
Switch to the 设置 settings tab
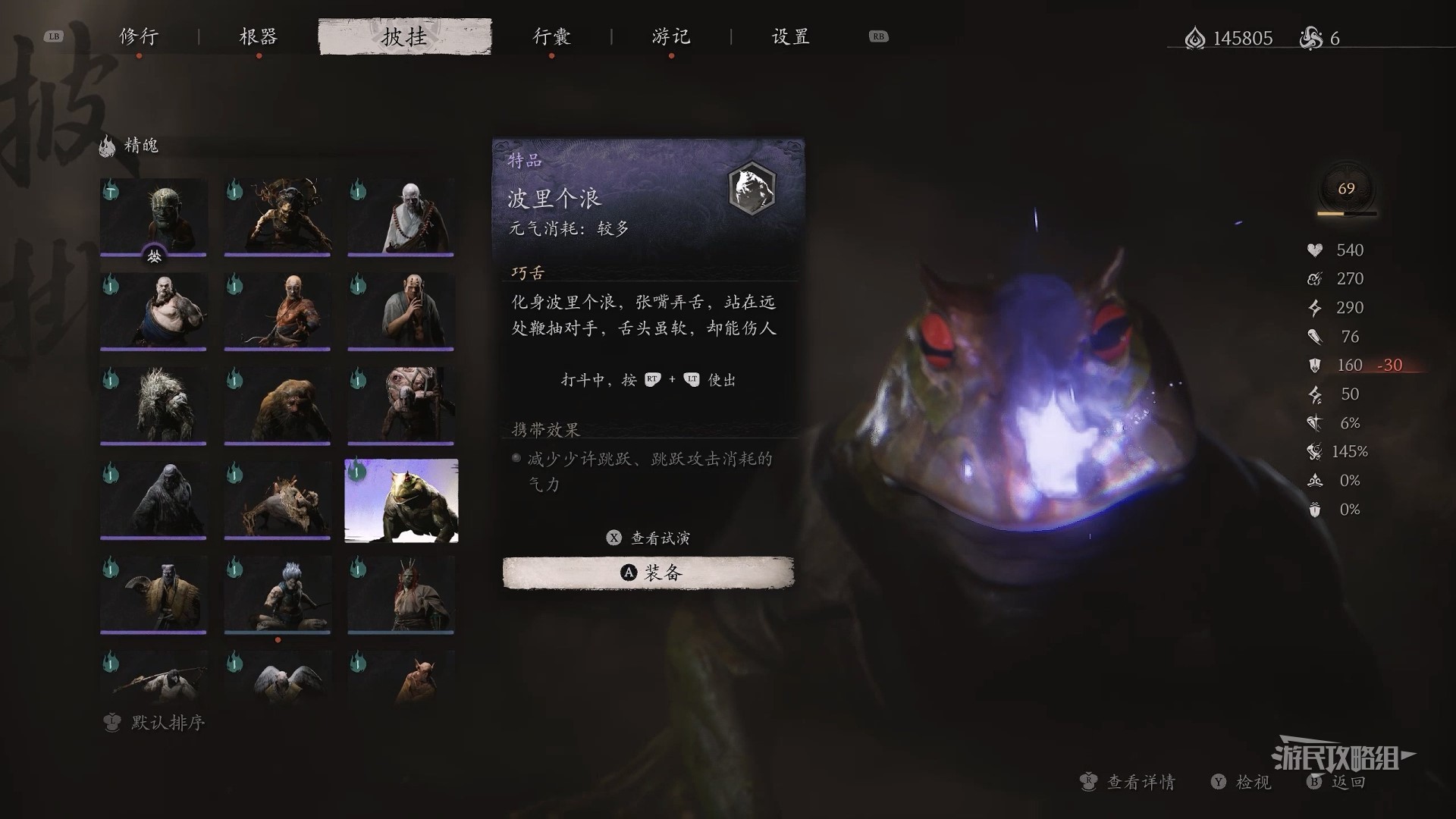pyautogui.click(x=791, y=36)
